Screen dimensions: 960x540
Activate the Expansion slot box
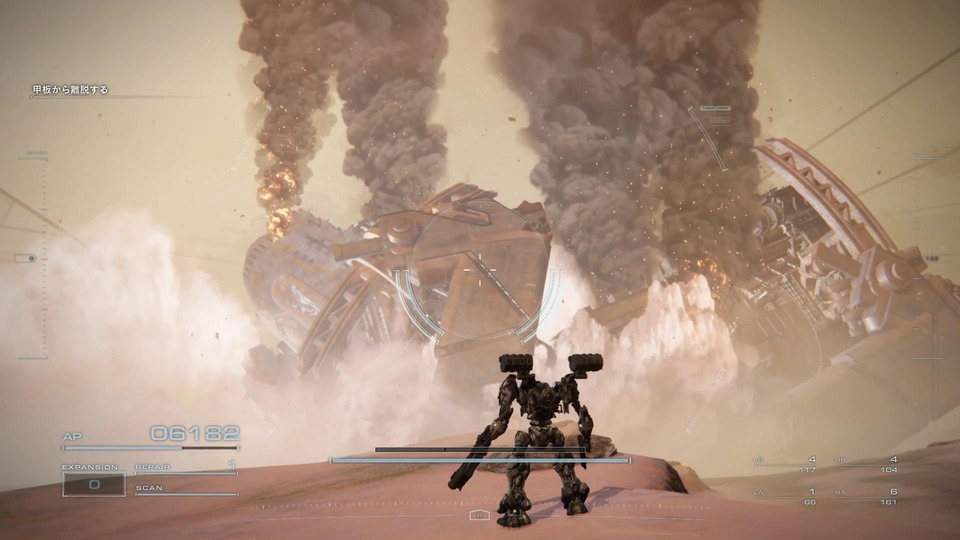(x=94, y=484)
